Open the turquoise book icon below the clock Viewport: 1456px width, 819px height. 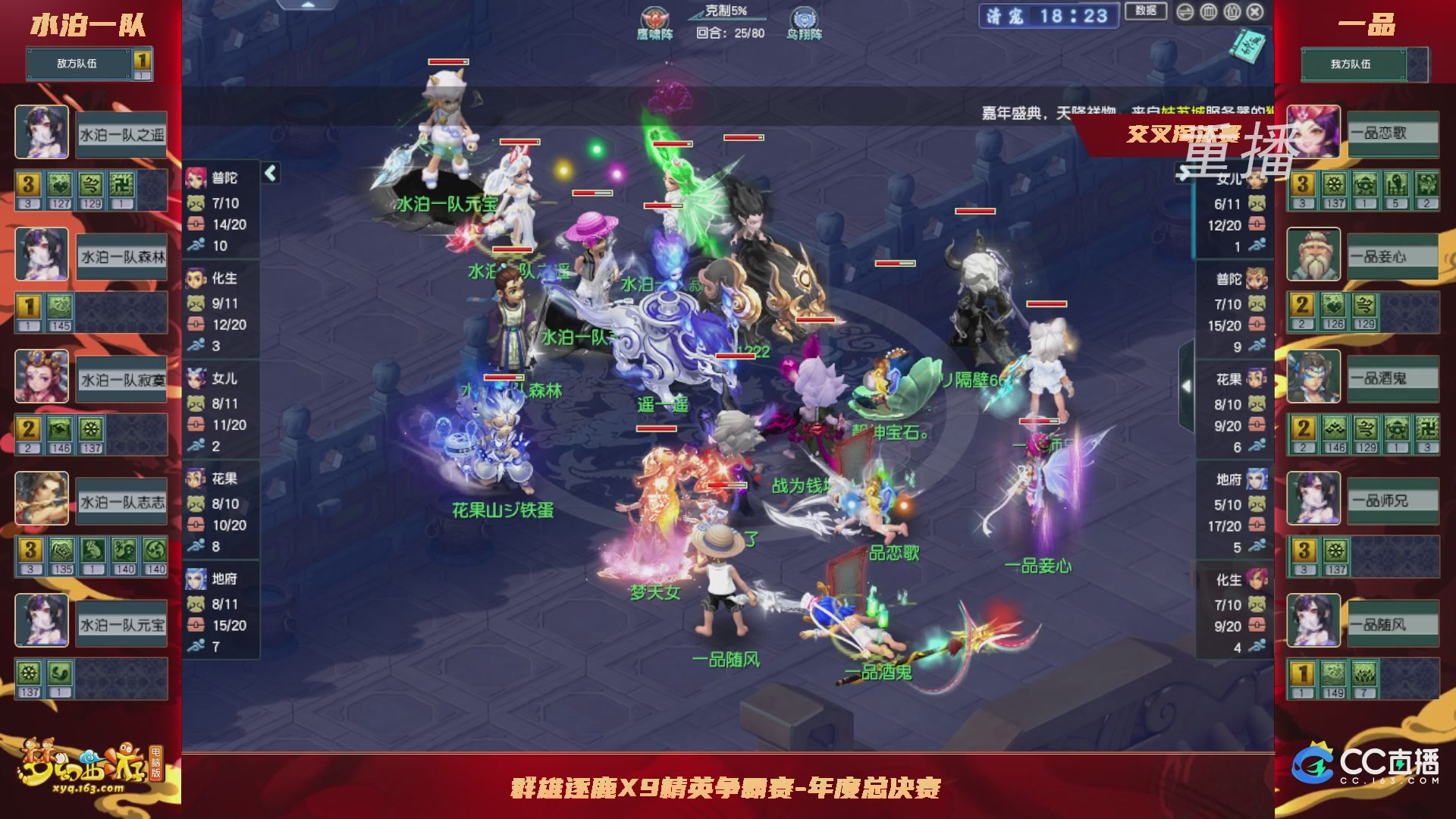point(1247,47)
